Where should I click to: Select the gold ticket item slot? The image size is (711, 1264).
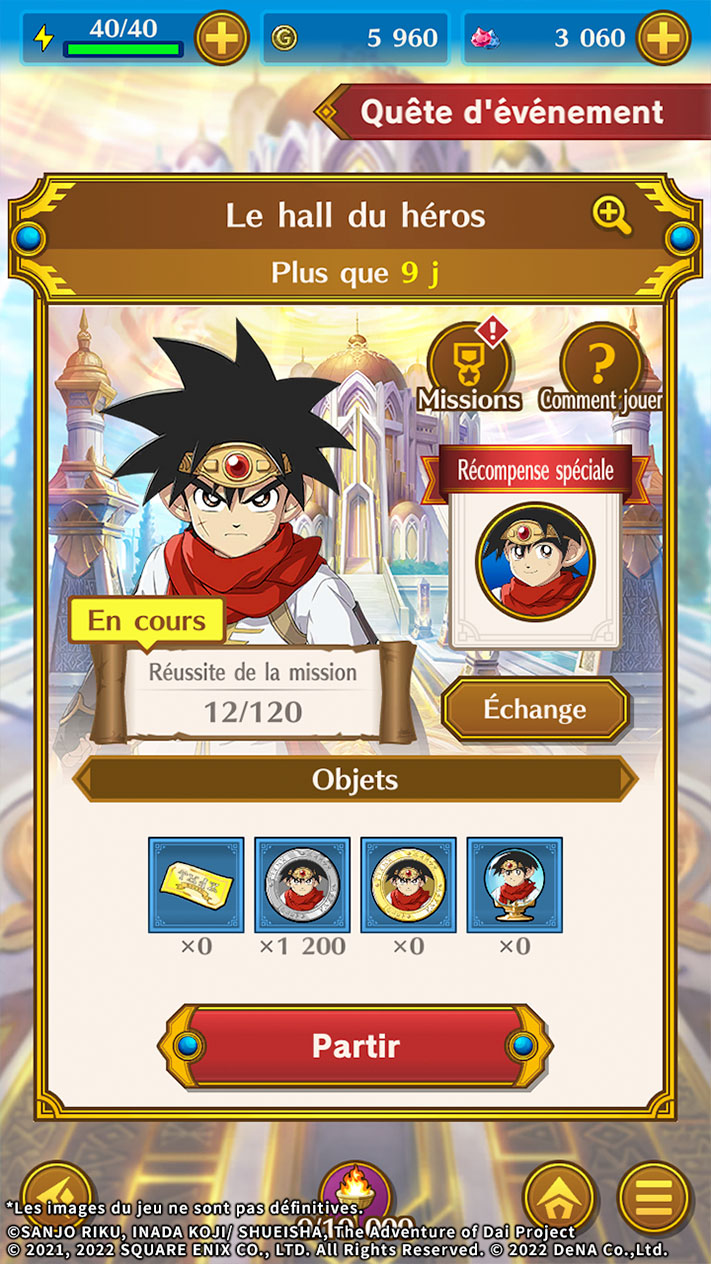click(196, 884)
